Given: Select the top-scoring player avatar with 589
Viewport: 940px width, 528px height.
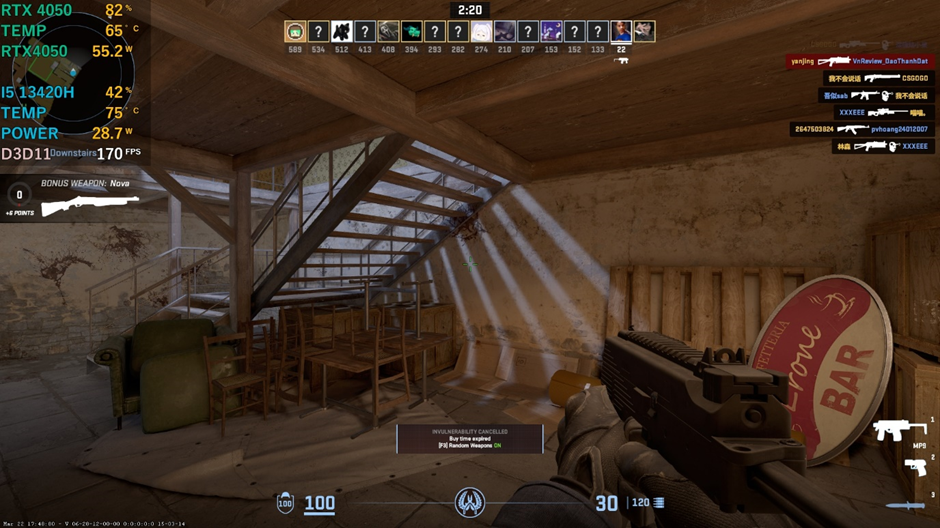Looking at the screenshot, I should pyautogui.click(x=294, y=32).
